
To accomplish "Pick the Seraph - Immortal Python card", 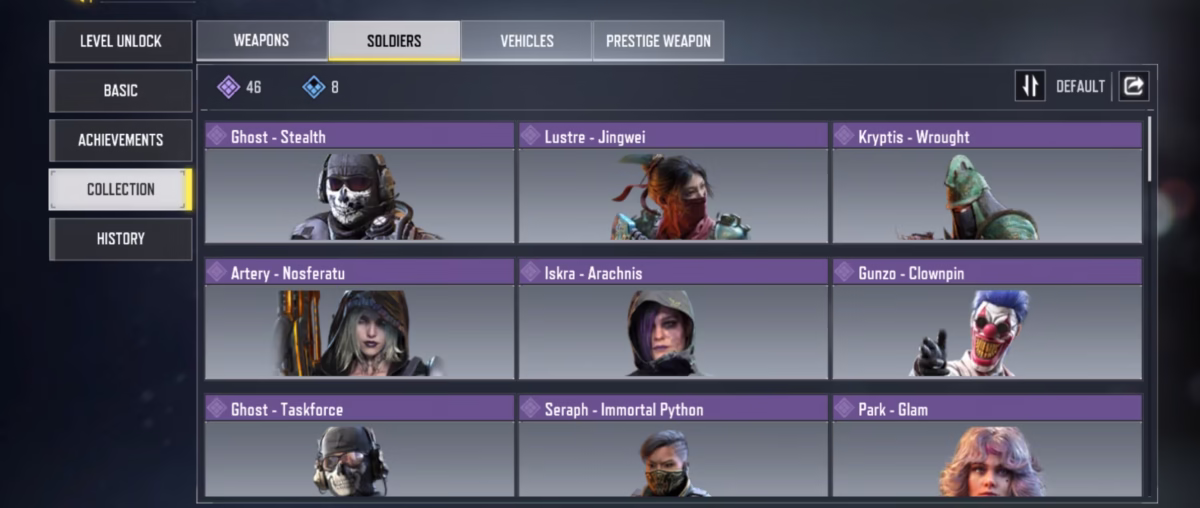I will [673, 447].
